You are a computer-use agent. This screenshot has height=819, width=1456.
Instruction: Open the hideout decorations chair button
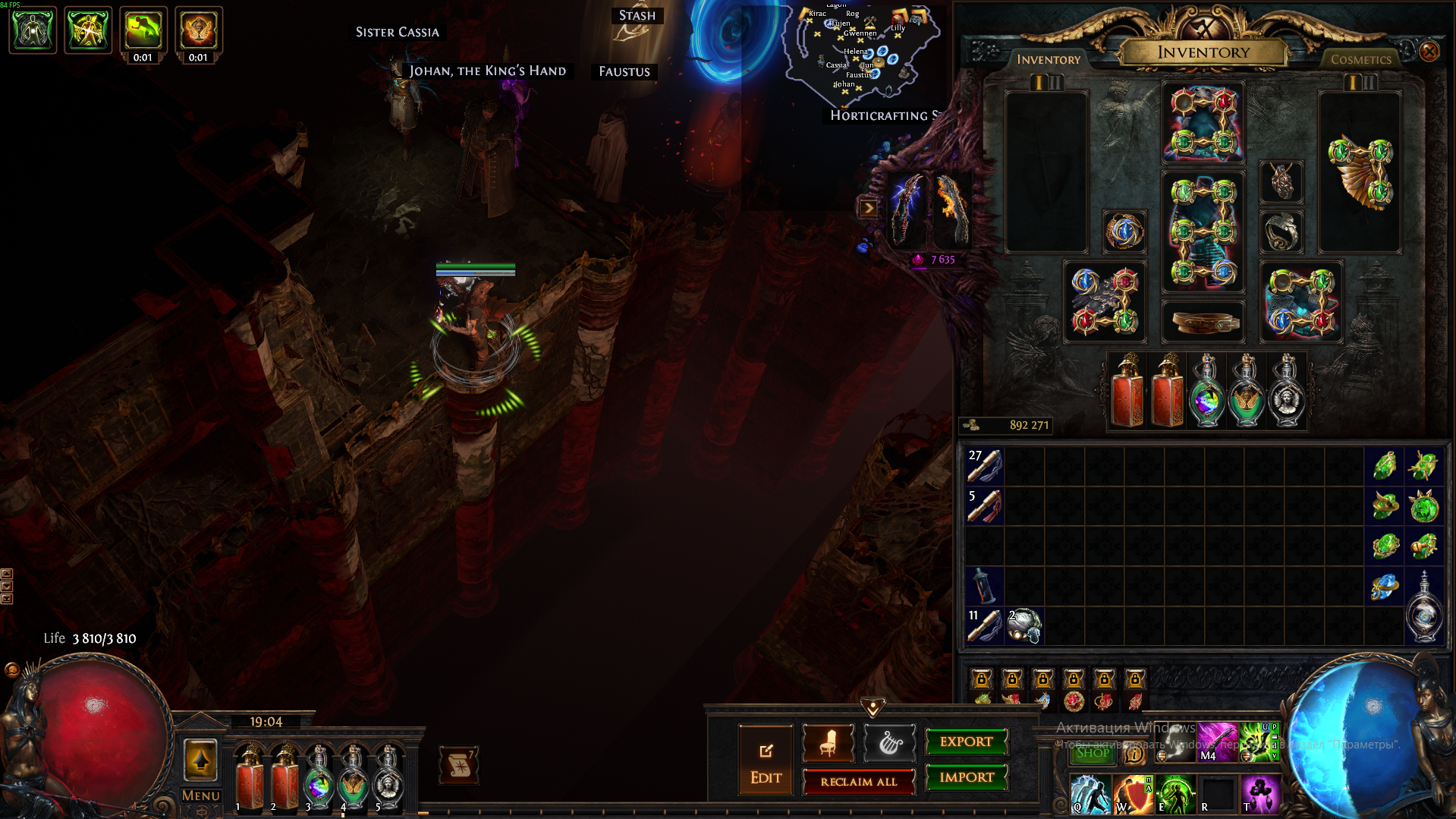click(828, 743)
